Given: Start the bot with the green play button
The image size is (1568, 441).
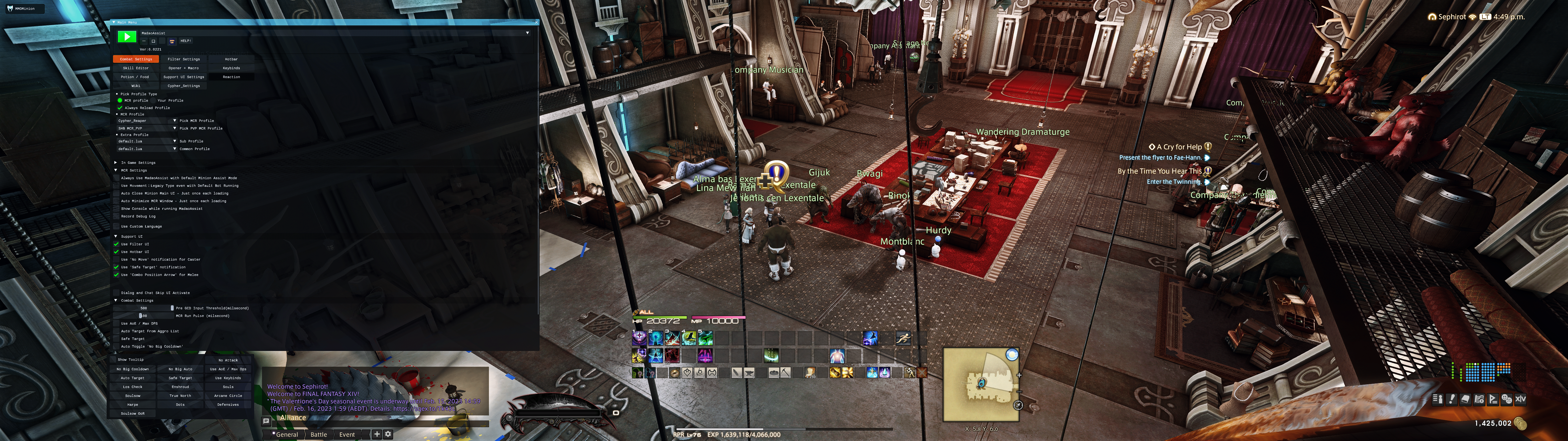Looking at the screenshot, I should coord(126,36).
